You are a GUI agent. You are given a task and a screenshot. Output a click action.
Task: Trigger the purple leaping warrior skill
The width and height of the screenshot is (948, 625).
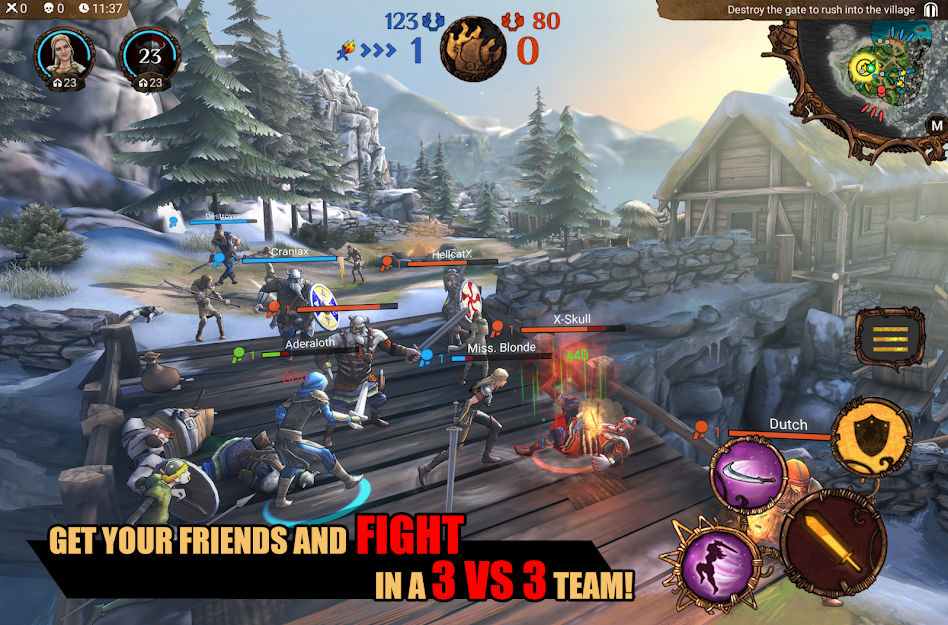tap(717, 558)
